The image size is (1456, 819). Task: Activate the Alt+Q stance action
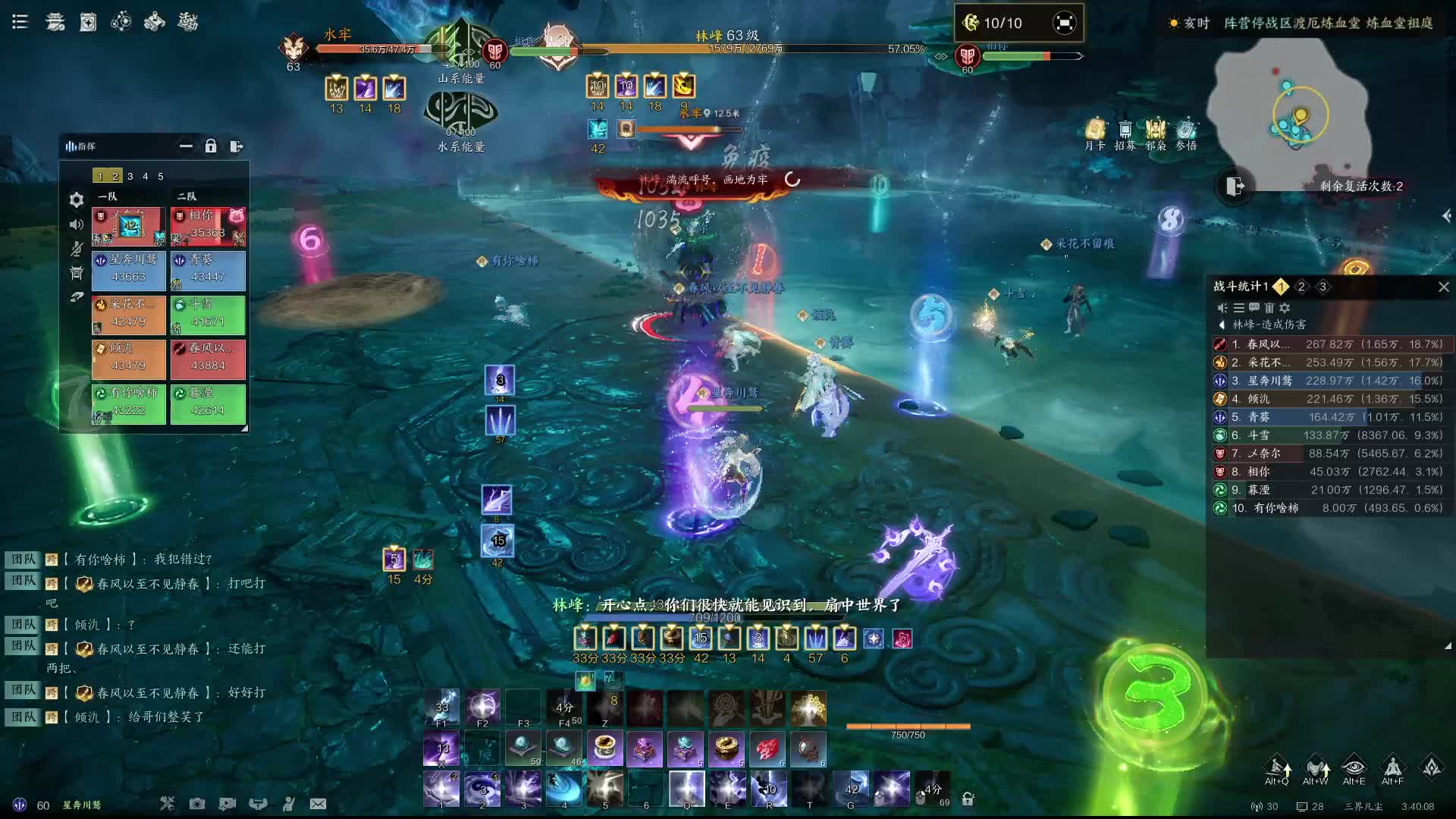pyautogui.click(x=1277, y=769)
